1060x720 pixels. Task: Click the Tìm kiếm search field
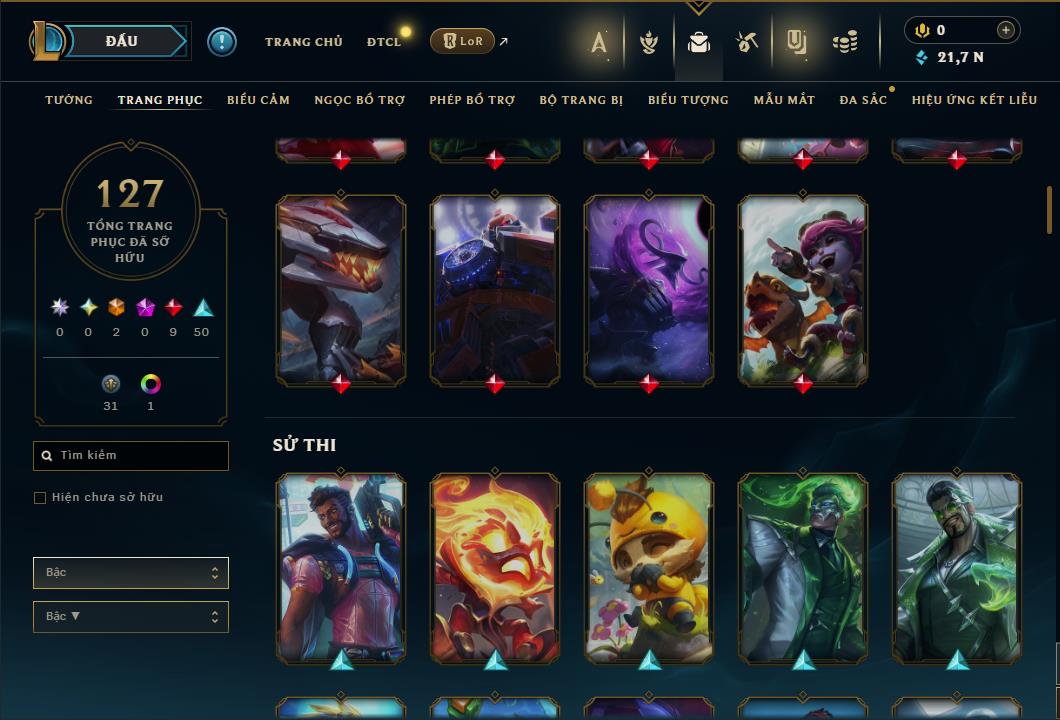[x=131, y=456]
